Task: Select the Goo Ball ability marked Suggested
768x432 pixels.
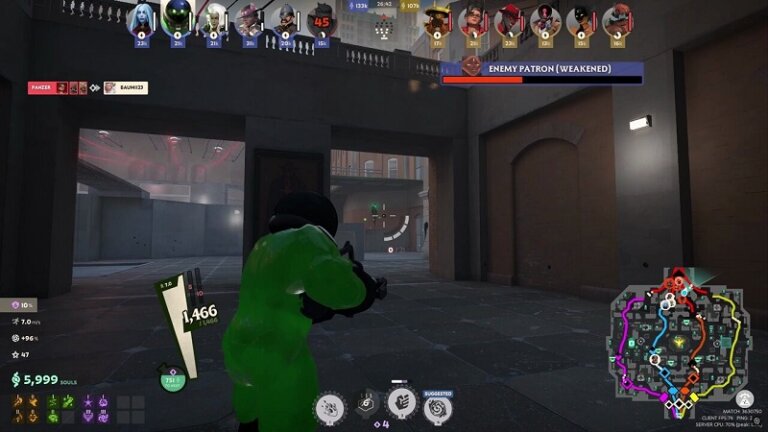Action: pos(438,408)
